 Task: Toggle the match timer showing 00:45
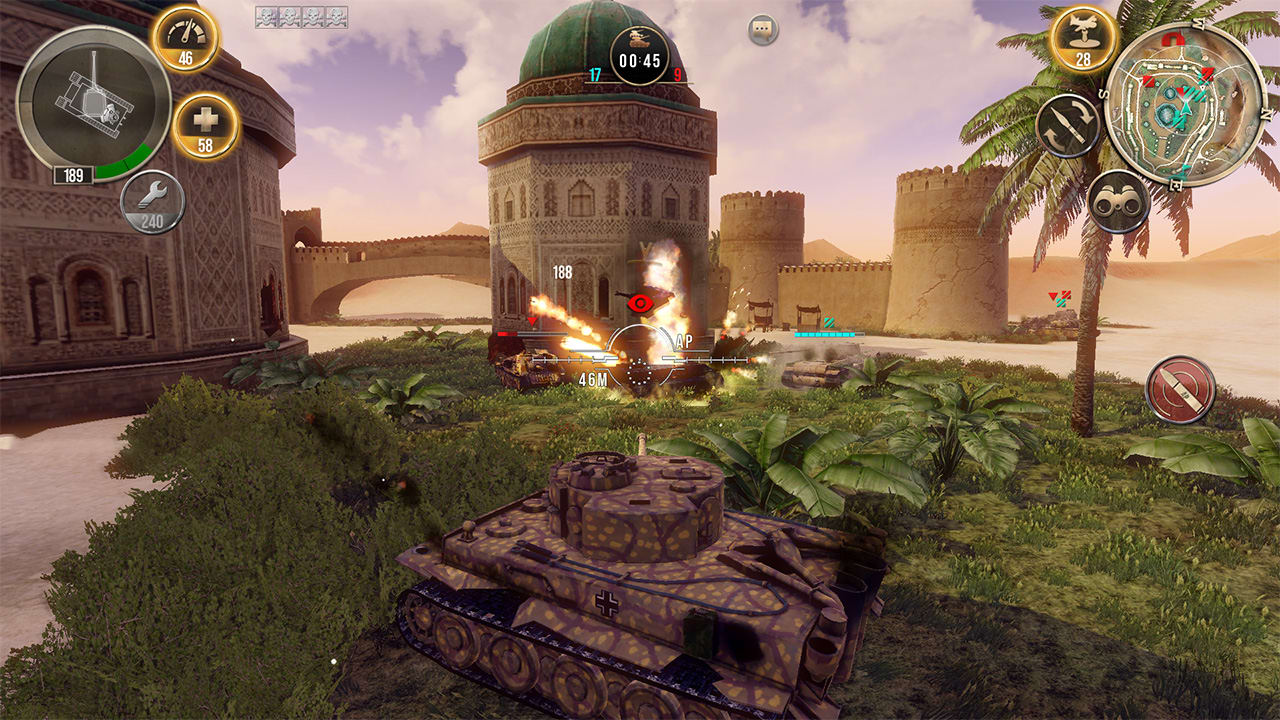coord(640,56)
